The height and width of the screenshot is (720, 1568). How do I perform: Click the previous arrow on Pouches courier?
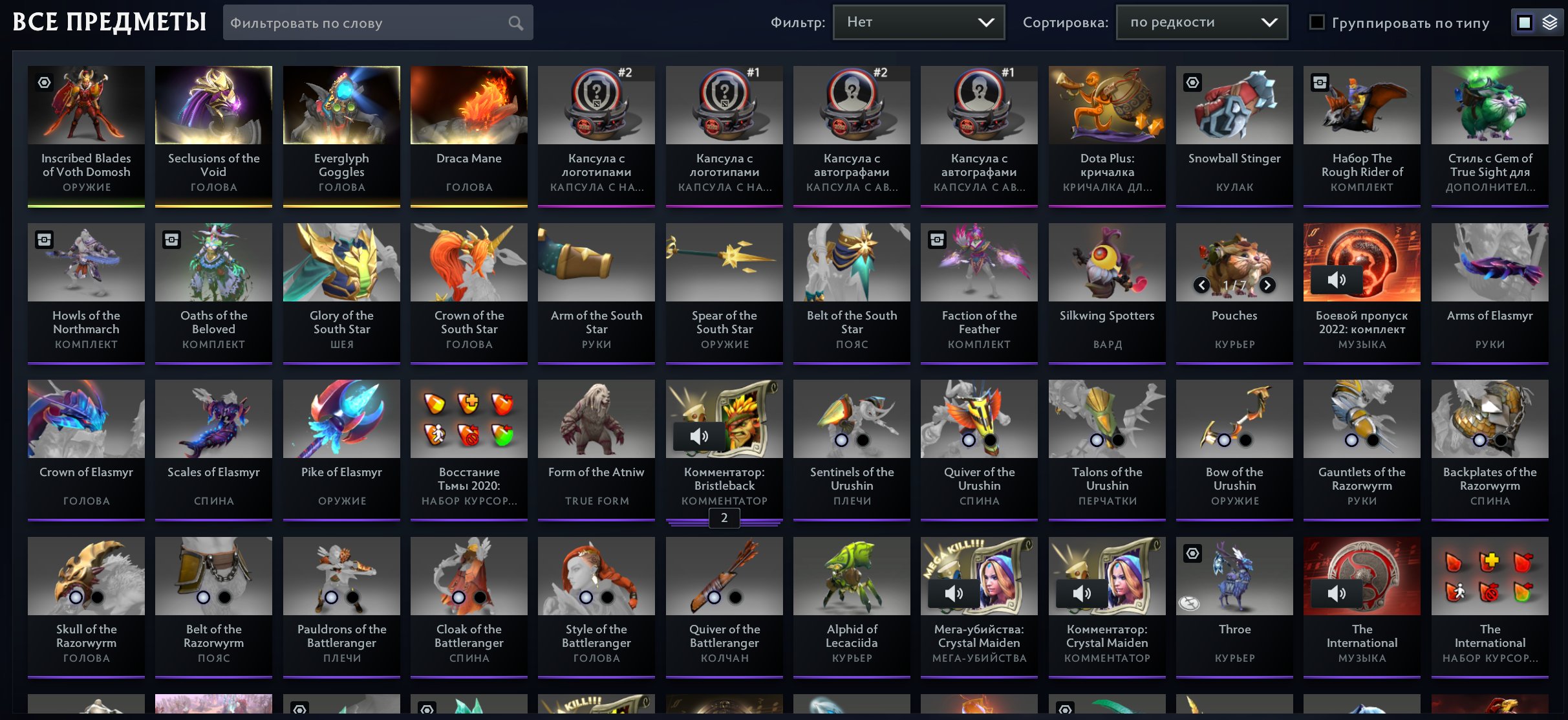click(1202, 285)
